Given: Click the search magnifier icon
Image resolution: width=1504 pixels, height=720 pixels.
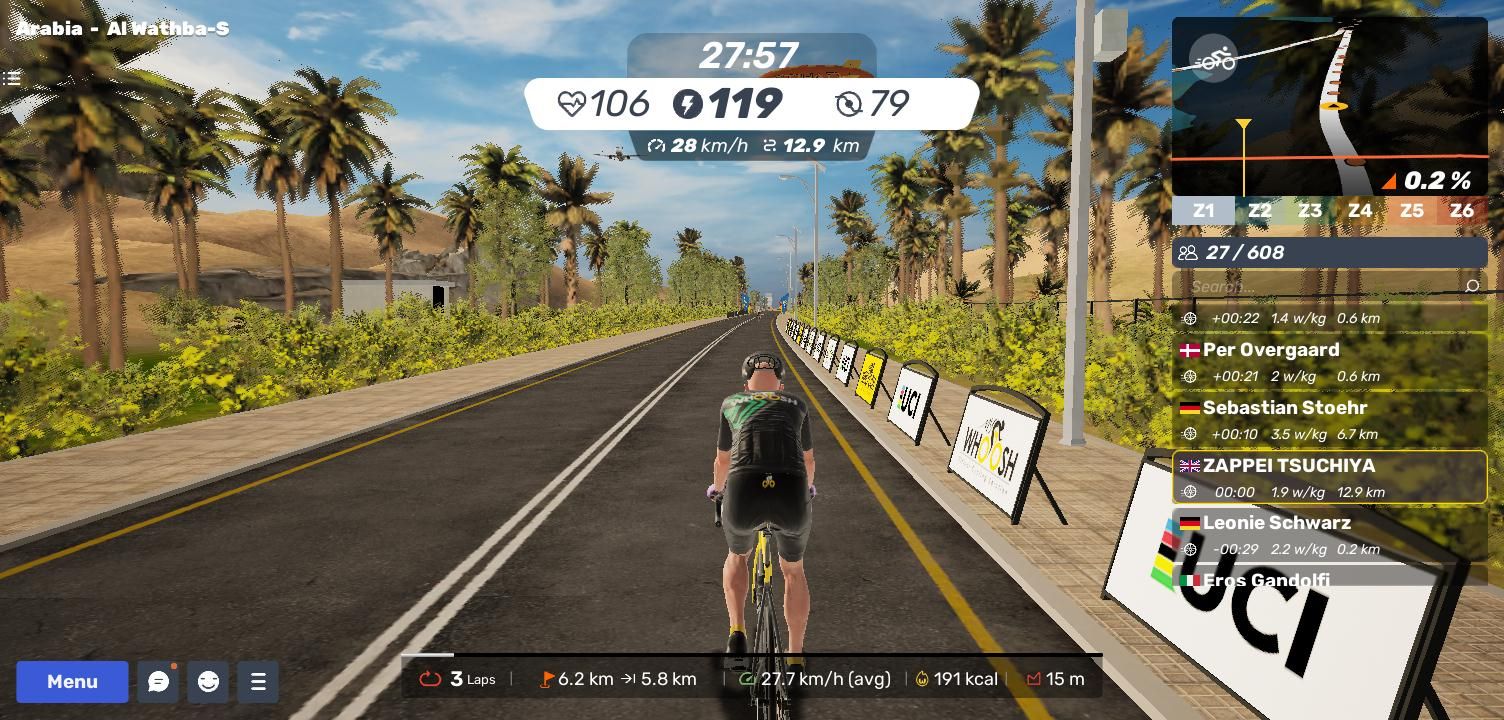Looking at the screenshot, I should [x=1471, y=287].
